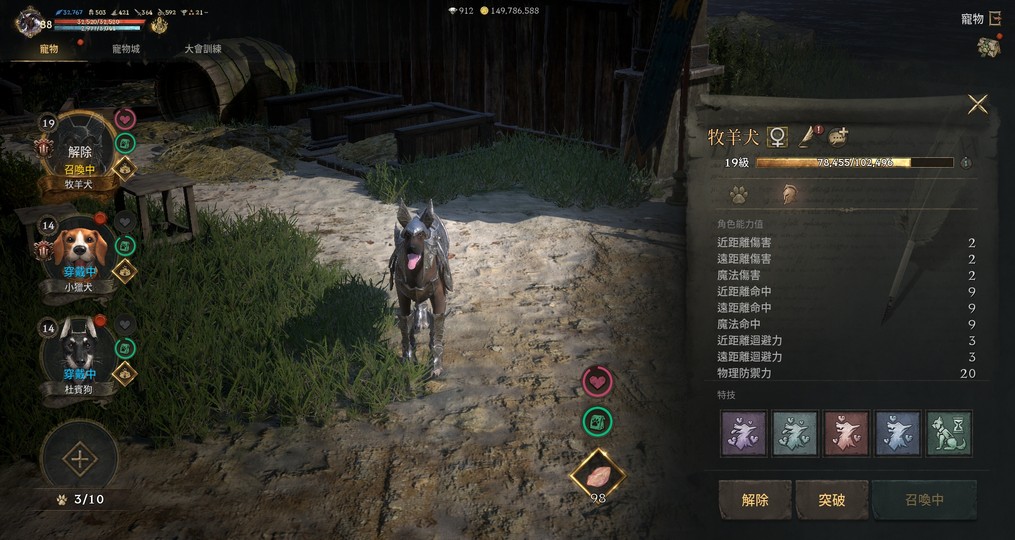Image resolution: width=1015 pixels, height=540 pixels.
Task: Open the 大會訓練 tab
Action: click(x=203, y=49)
